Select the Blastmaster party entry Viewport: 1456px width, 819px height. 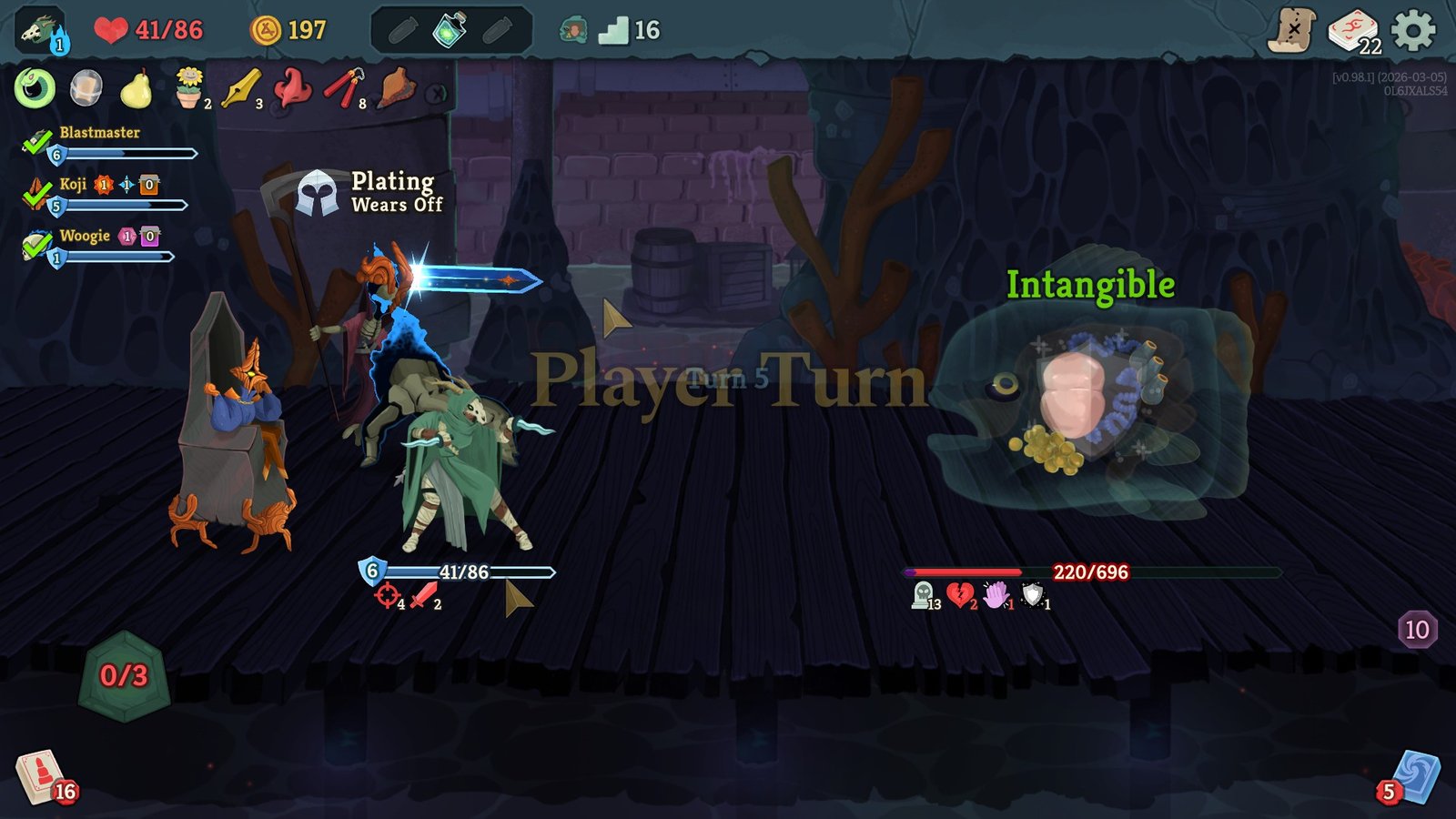tap(100, 132)
